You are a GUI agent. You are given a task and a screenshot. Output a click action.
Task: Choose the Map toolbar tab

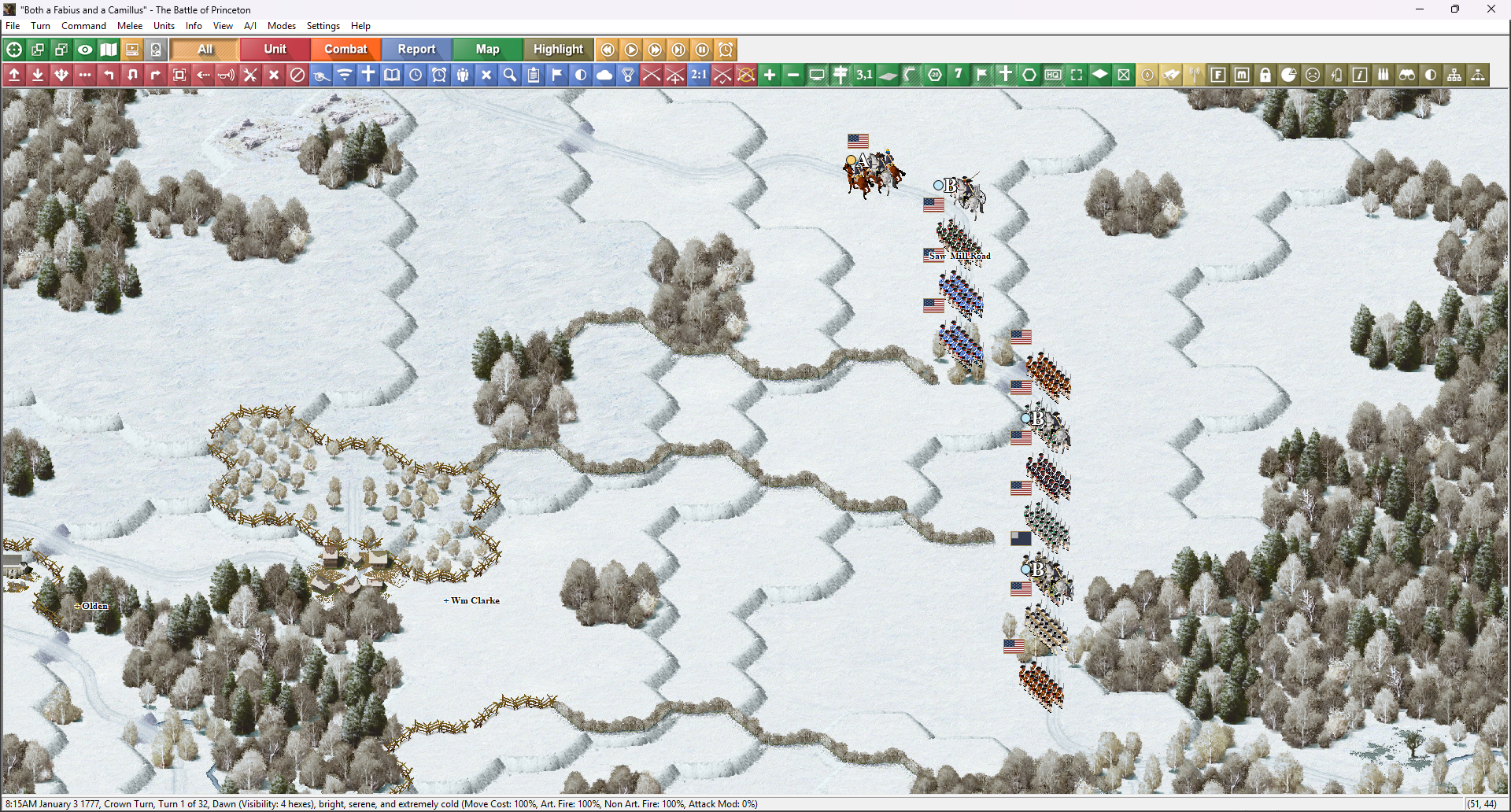click(x=487, y=50)
